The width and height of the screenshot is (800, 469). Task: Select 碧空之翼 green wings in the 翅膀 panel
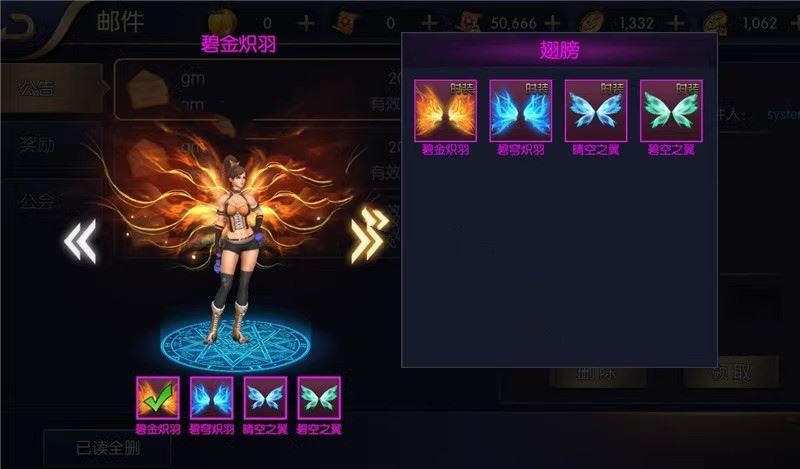point(671,111)
